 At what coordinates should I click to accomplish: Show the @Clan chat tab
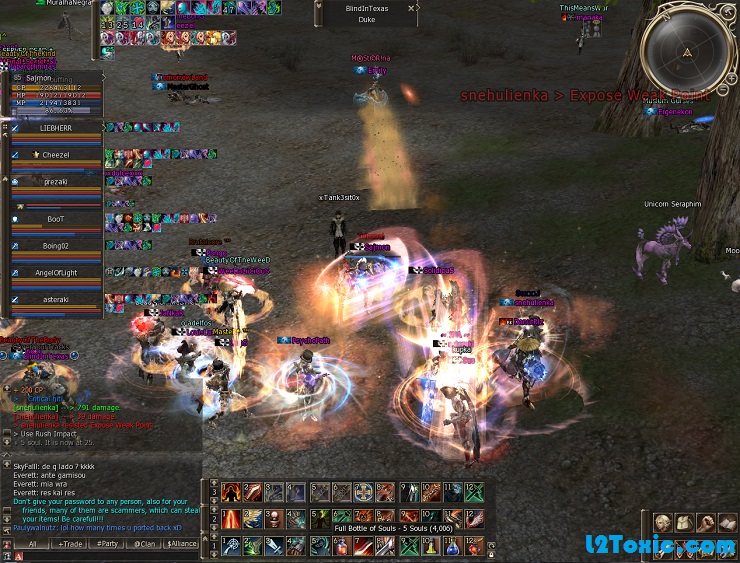point(144,544)
